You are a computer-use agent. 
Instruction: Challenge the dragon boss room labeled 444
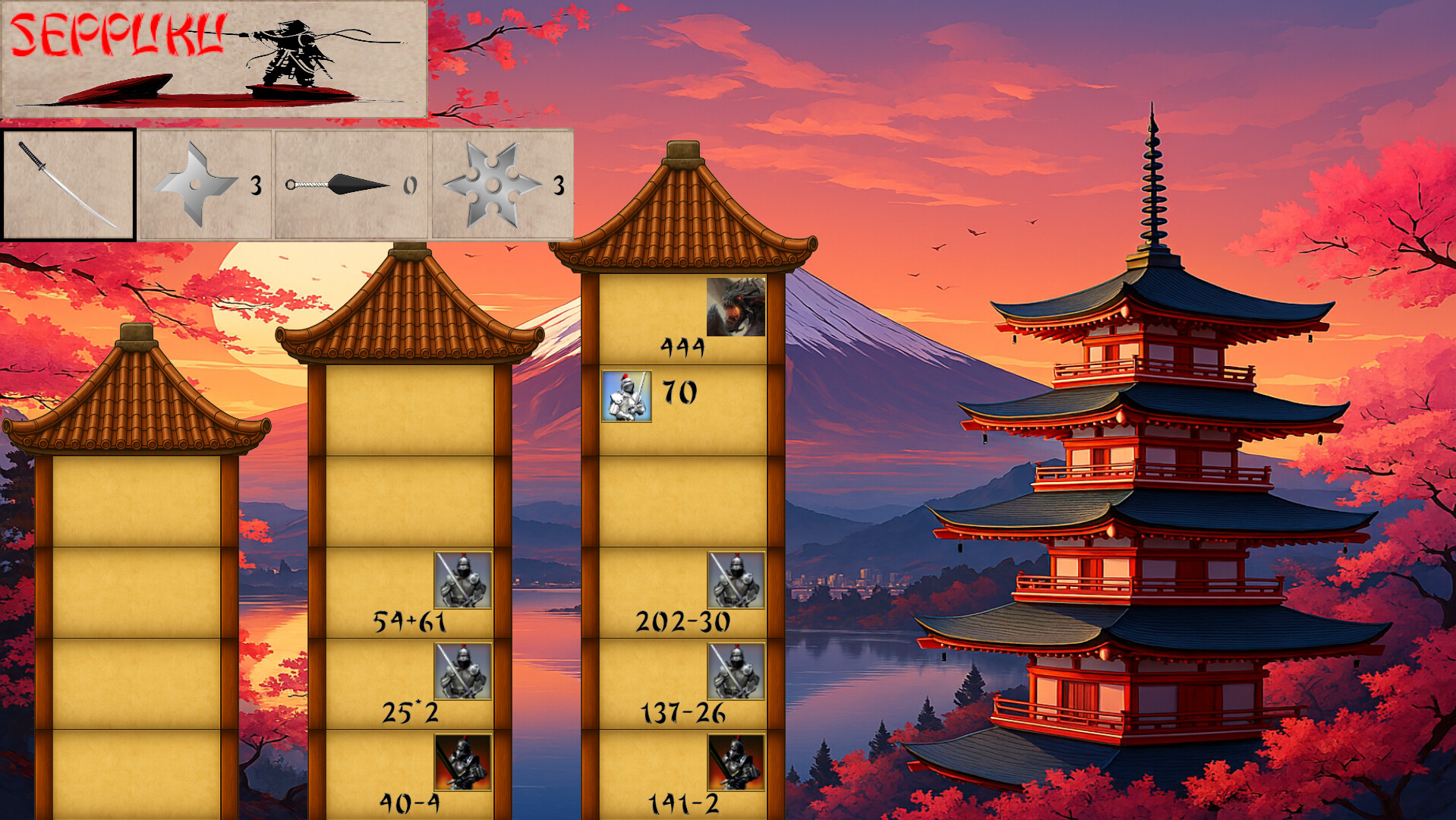[683, 320]
